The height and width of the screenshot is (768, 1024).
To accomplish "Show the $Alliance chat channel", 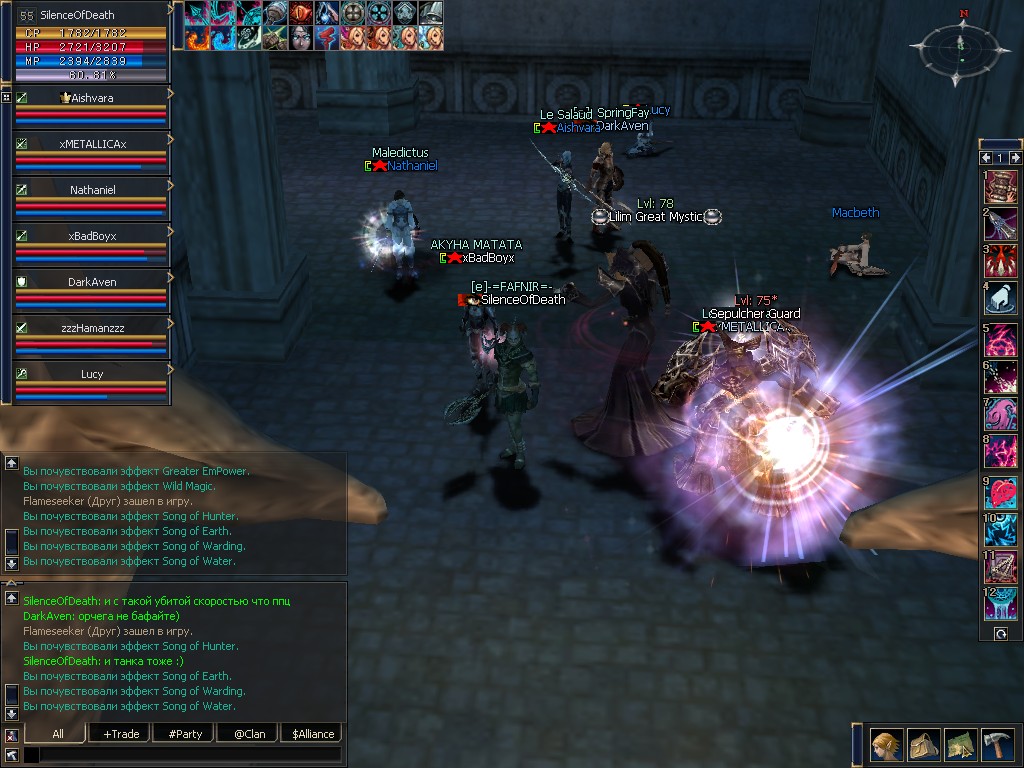I will (x=312, y=733).
